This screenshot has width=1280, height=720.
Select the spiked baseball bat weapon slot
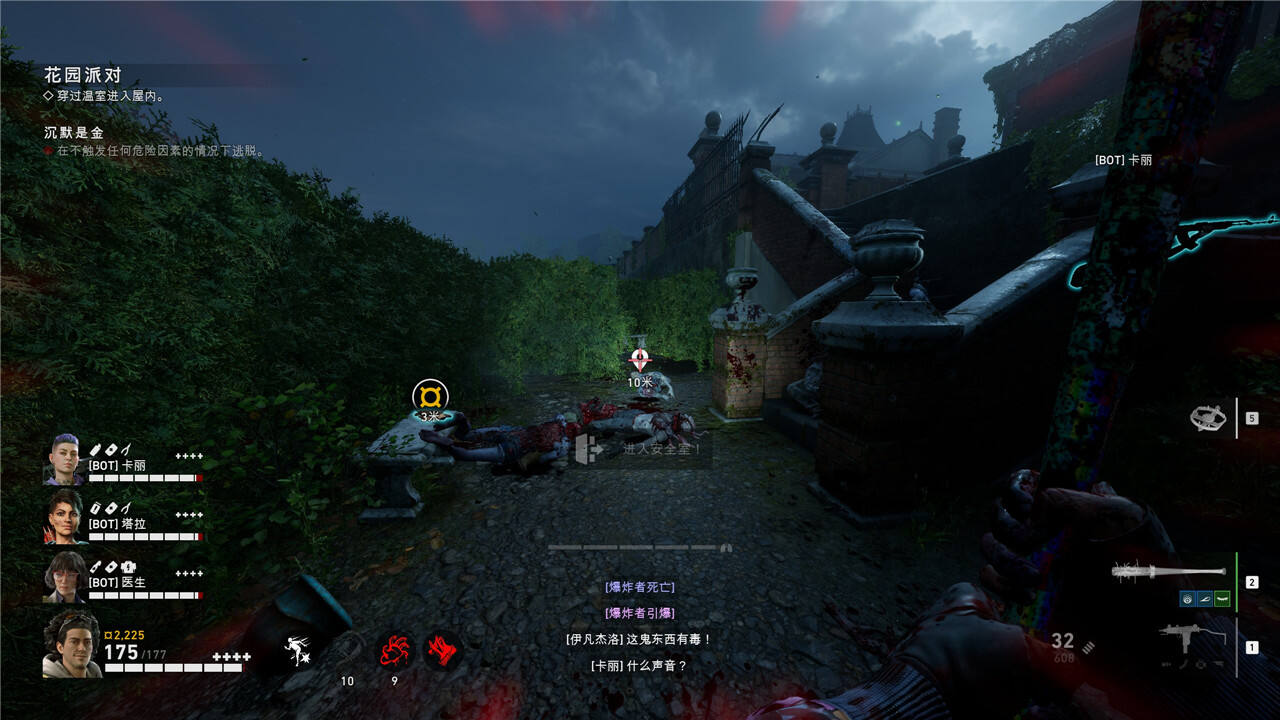[1168, 572]
